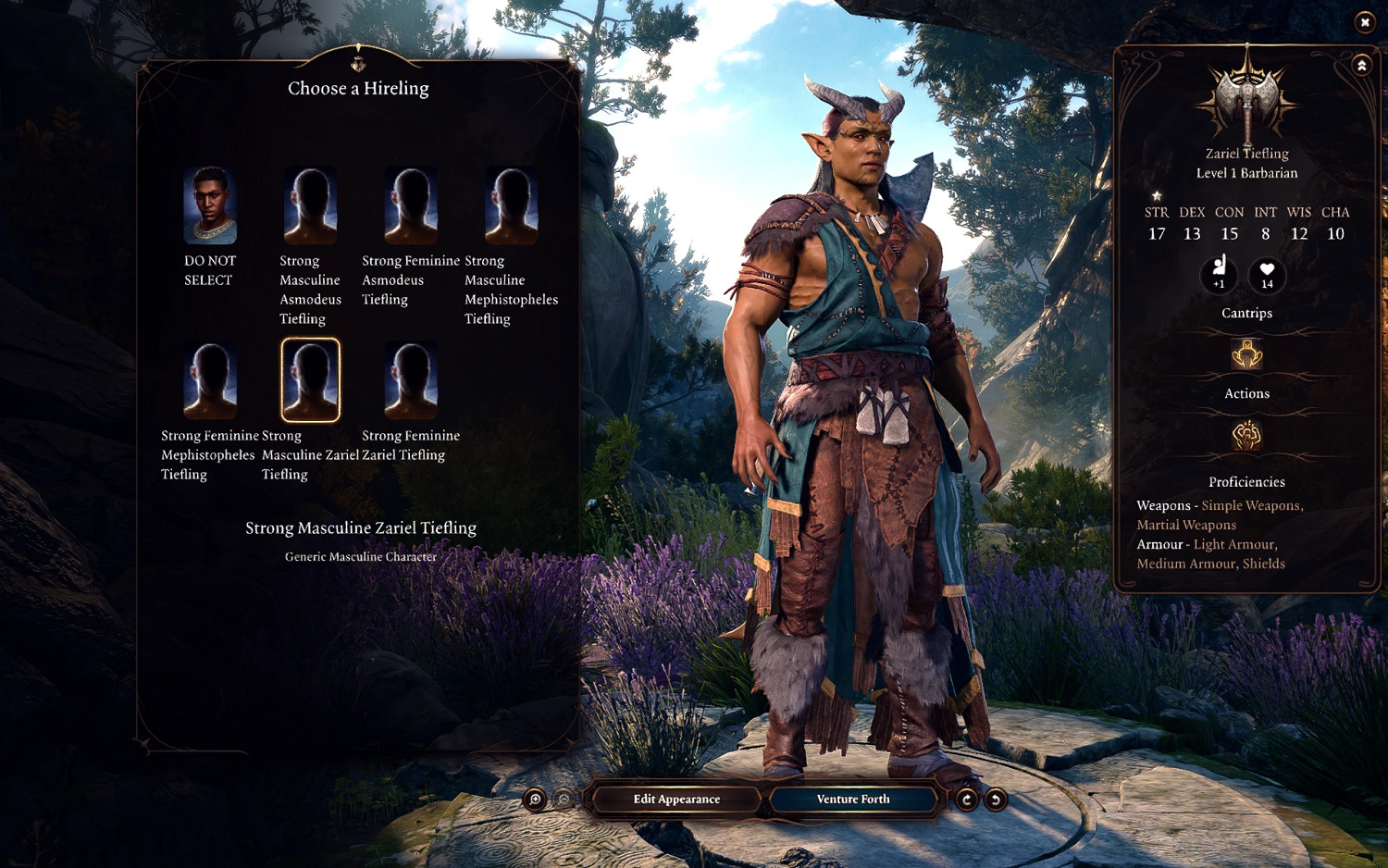Select the DO NOT SELECT hireling portrait
Image resolution: width=1388 pixels, height=868 pixels.
pyautogui.click(x=210, y=205)
